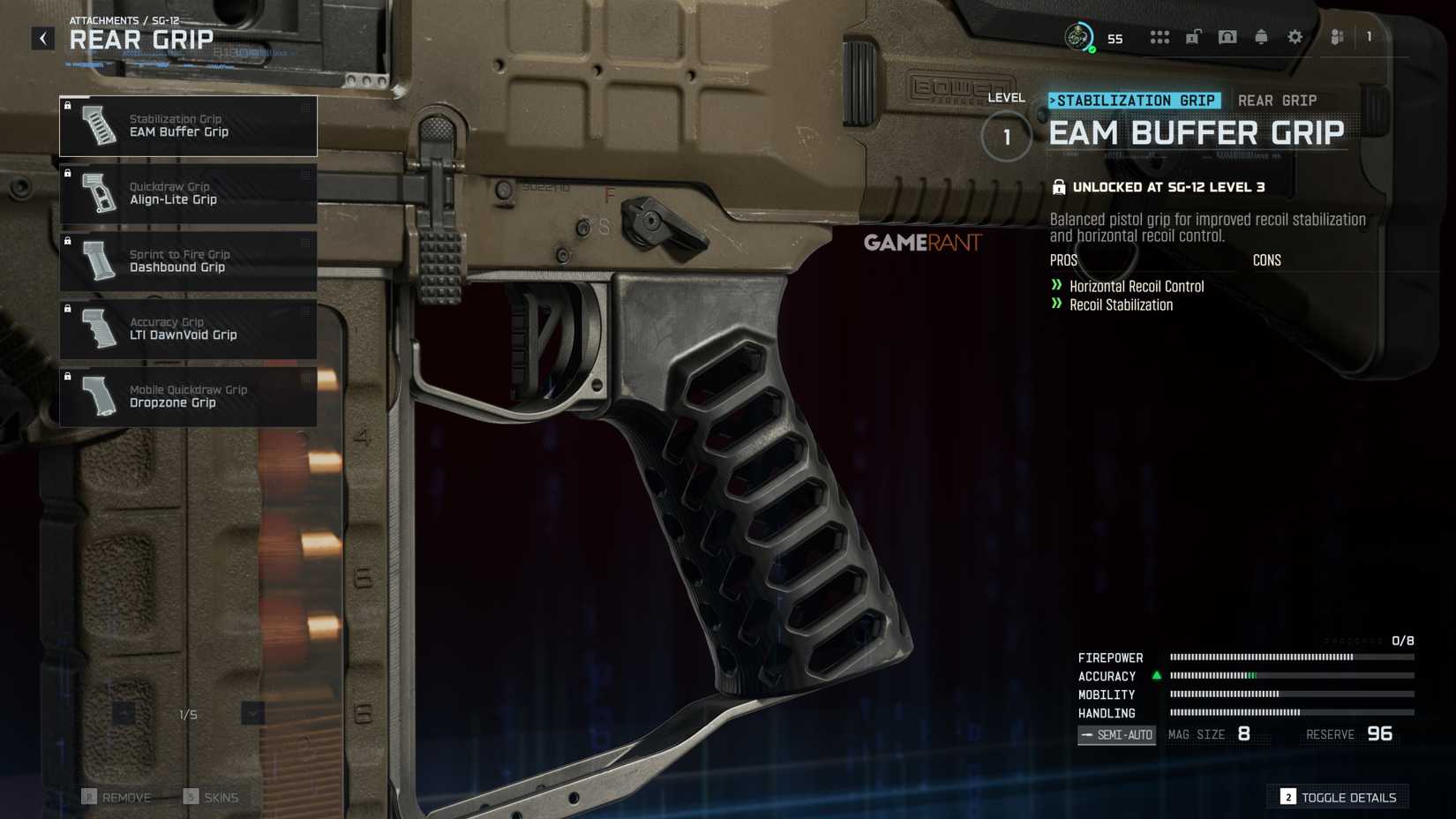This screenshot has height=819, width=1456.
Task: Open the settings gear icon
Action: point(1294,37)
